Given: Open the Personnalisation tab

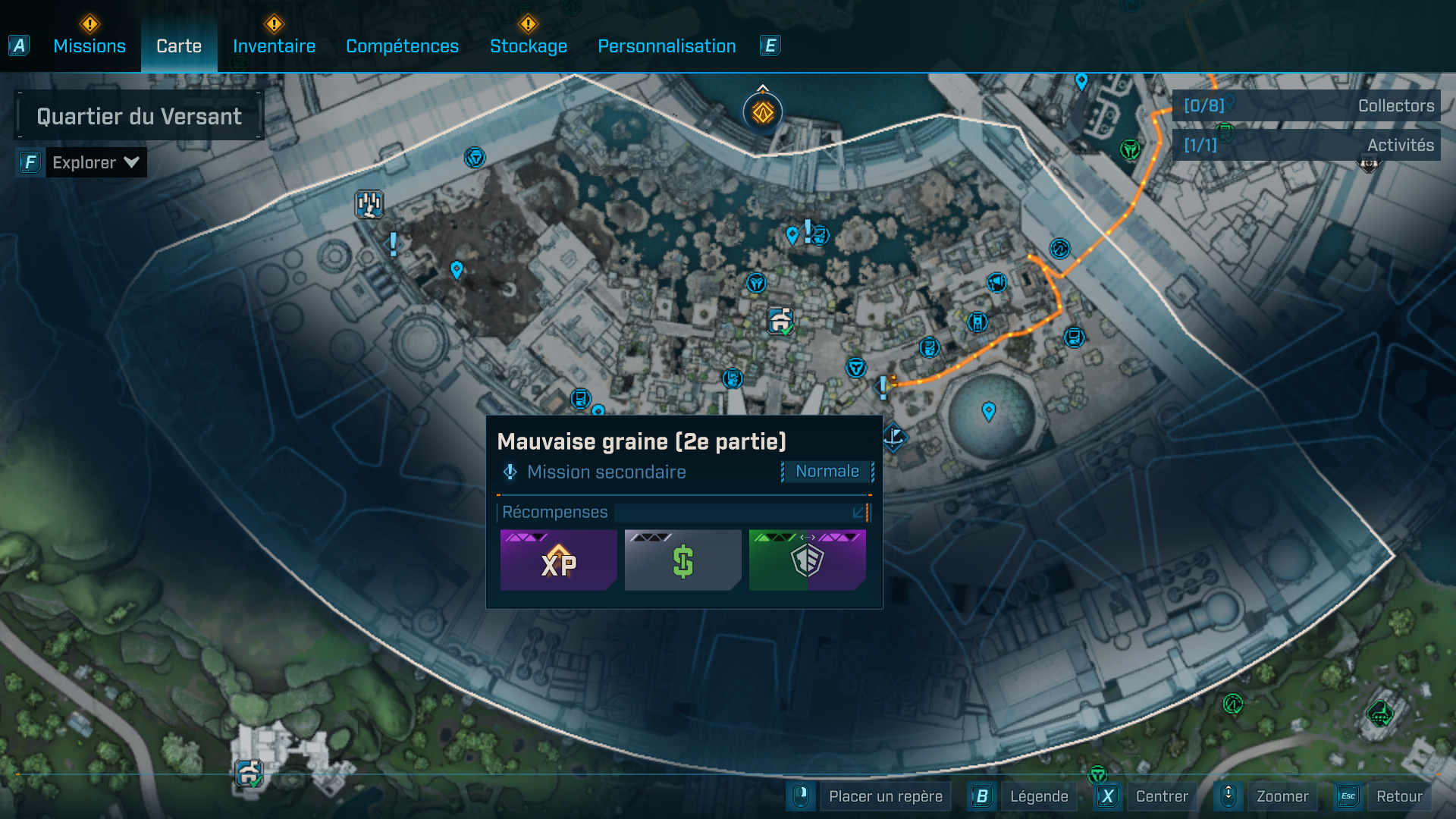Looking at the screenshot, I should click(667, 46).
